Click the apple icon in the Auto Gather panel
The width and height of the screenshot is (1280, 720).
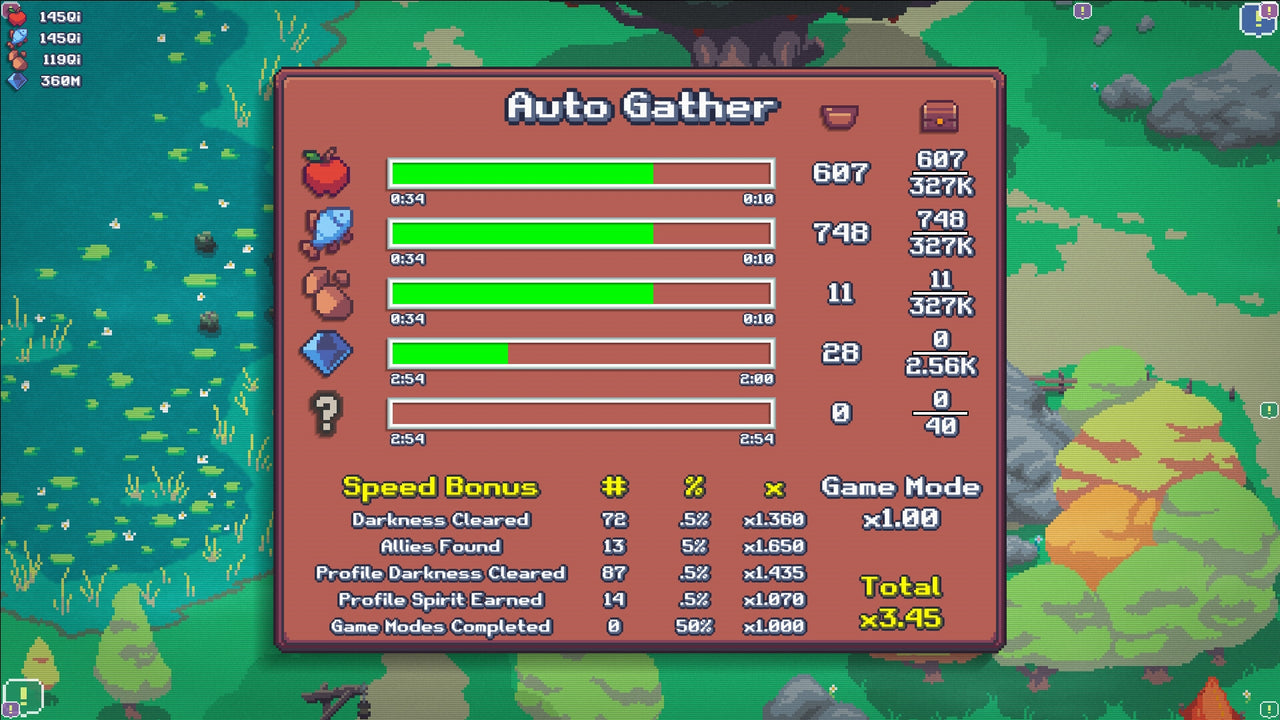(327, 173)
